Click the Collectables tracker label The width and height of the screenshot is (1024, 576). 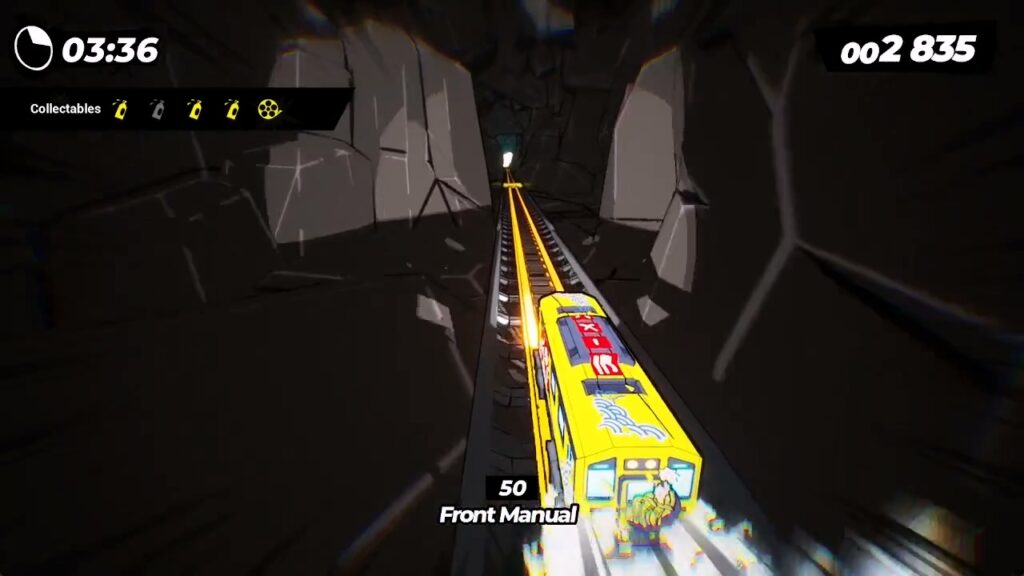click(x=65, y=109)
